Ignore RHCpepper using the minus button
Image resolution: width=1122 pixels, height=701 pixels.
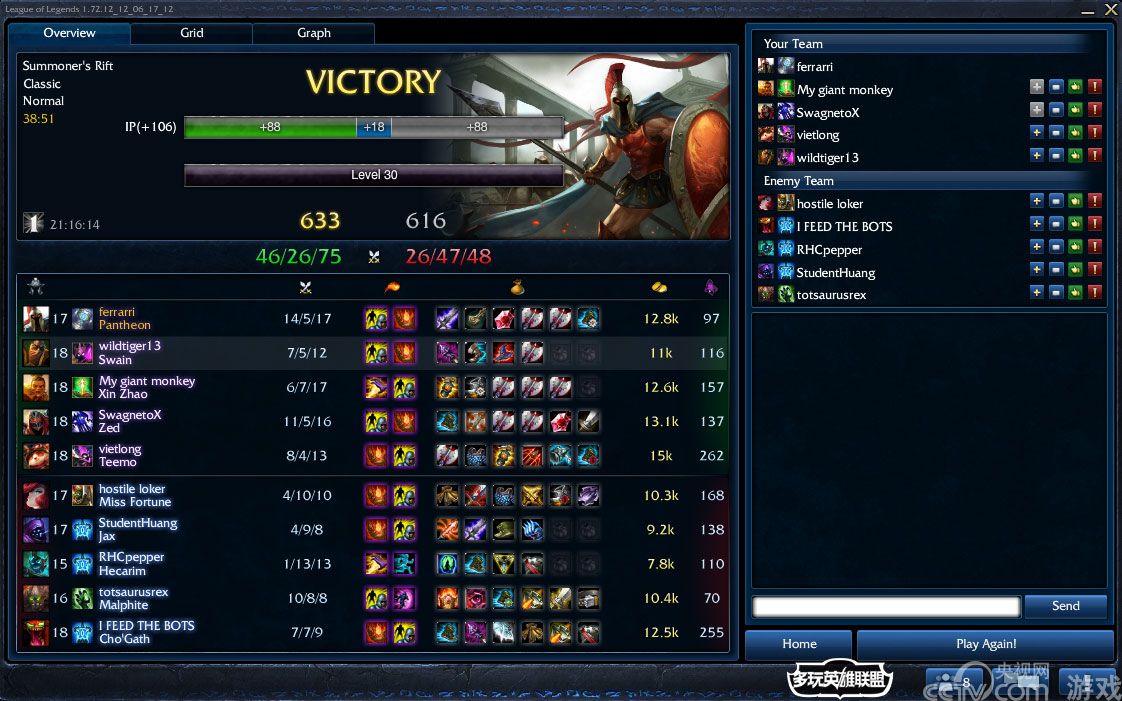1056,250
